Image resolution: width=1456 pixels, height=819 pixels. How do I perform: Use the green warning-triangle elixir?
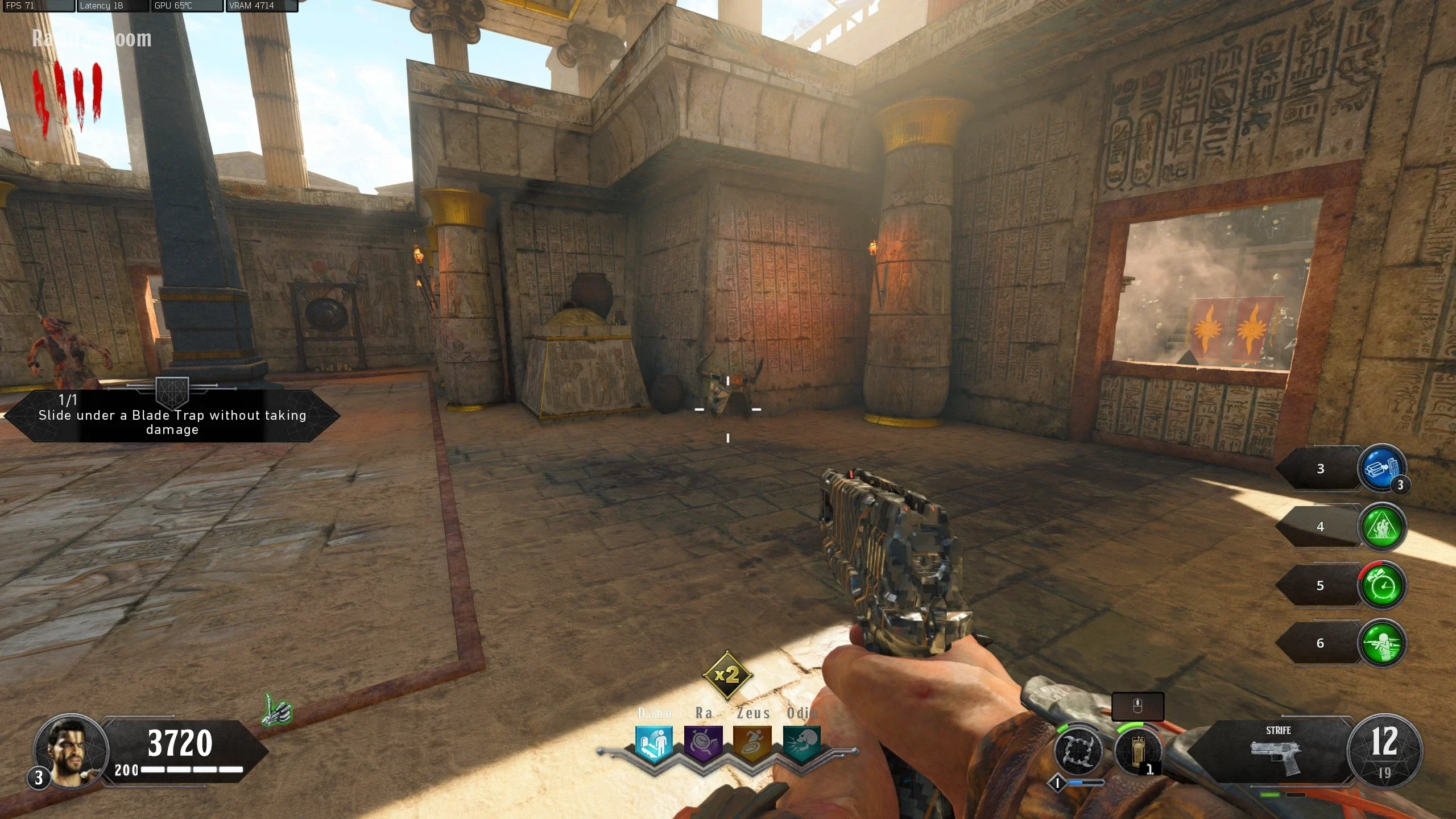1382,527
